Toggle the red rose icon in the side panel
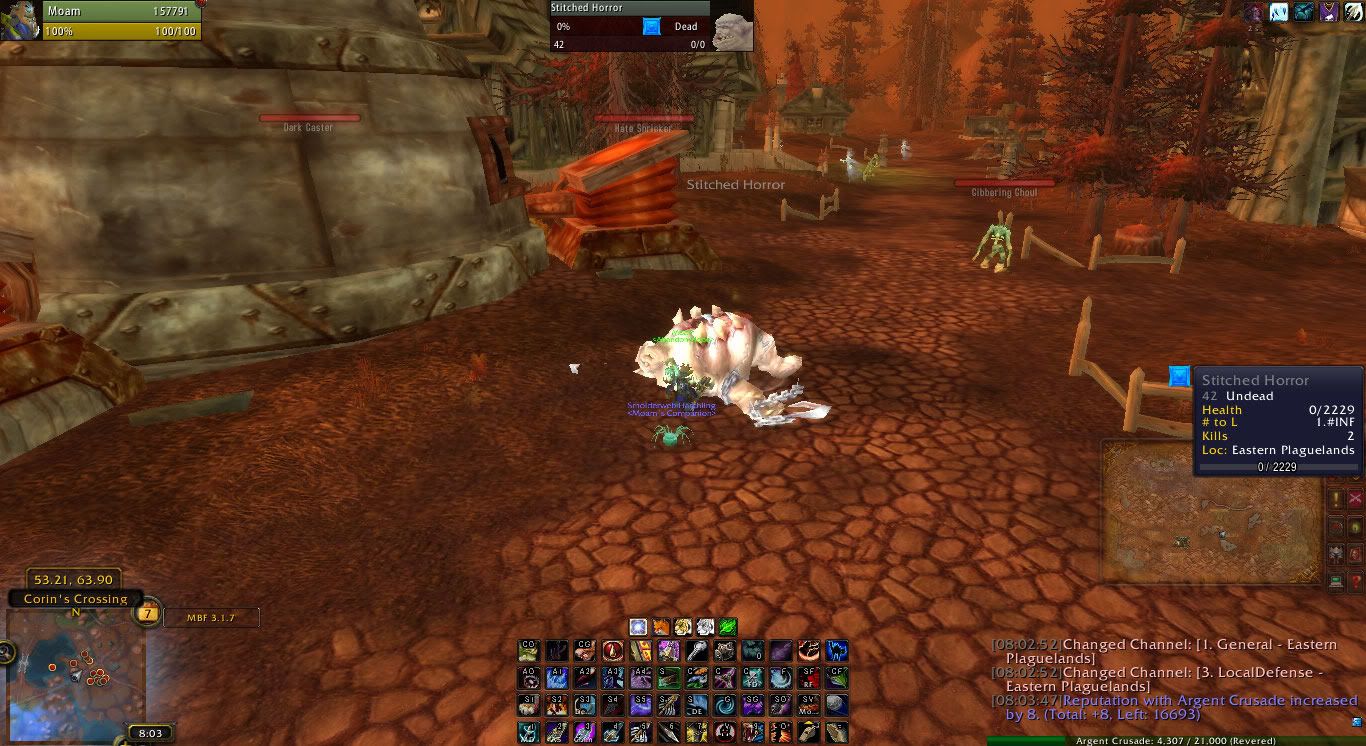The image size is (1366, 746). tap(1335, 527)
